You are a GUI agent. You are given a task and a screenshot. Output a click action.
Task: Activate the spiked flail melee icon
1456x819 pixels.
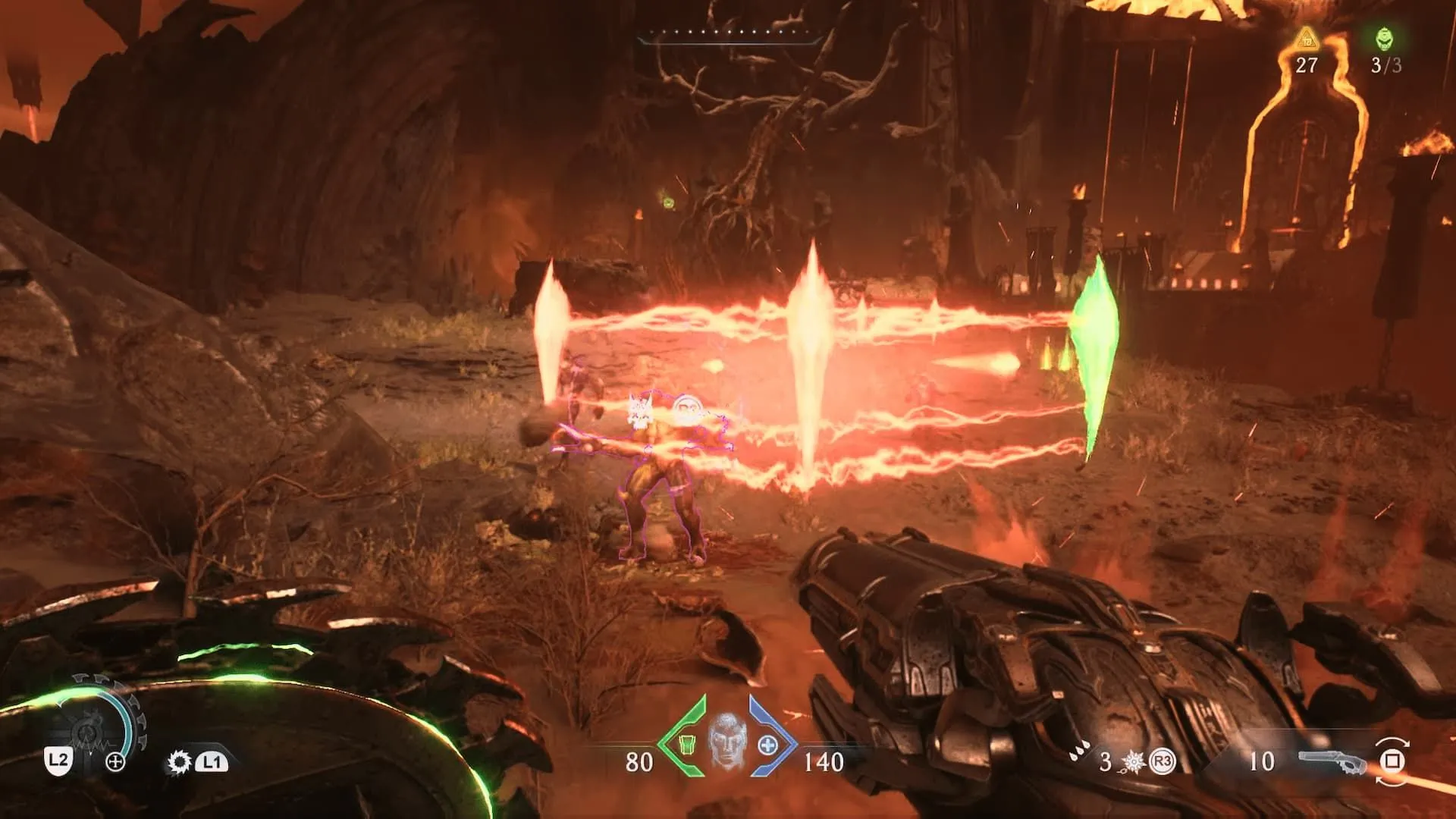1134,761
